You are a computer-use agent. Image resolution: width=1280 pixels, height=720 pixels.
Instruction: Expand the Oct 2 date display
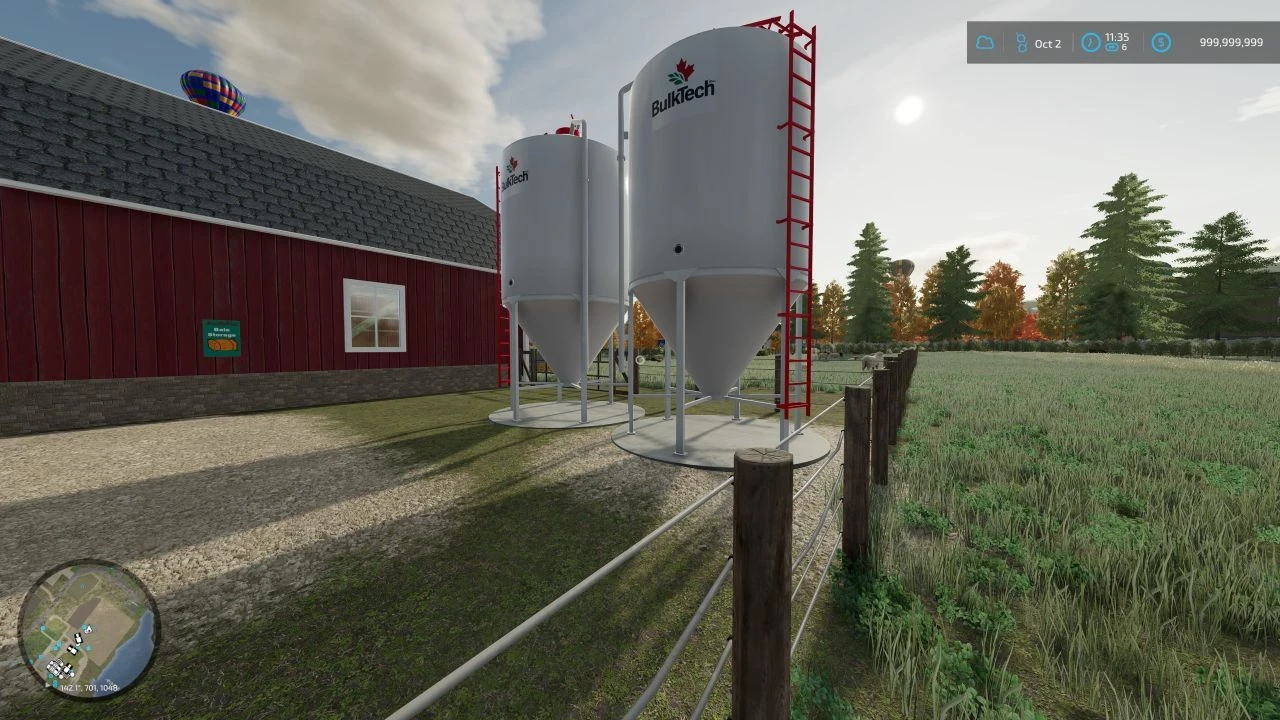(x=1048, y=43)
